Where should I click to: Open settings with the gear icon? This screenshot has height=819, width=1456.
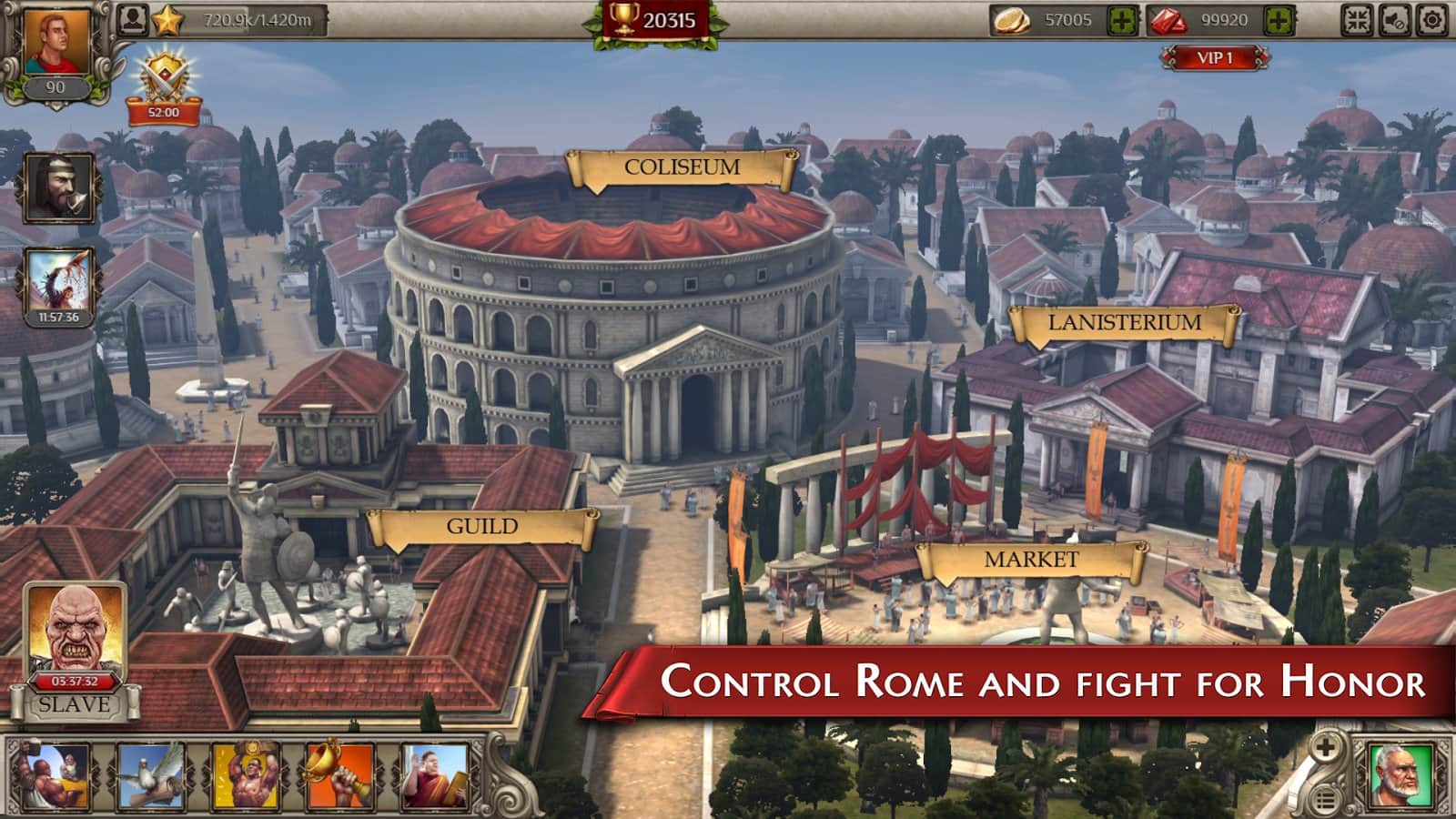(x=1432, y=20)
